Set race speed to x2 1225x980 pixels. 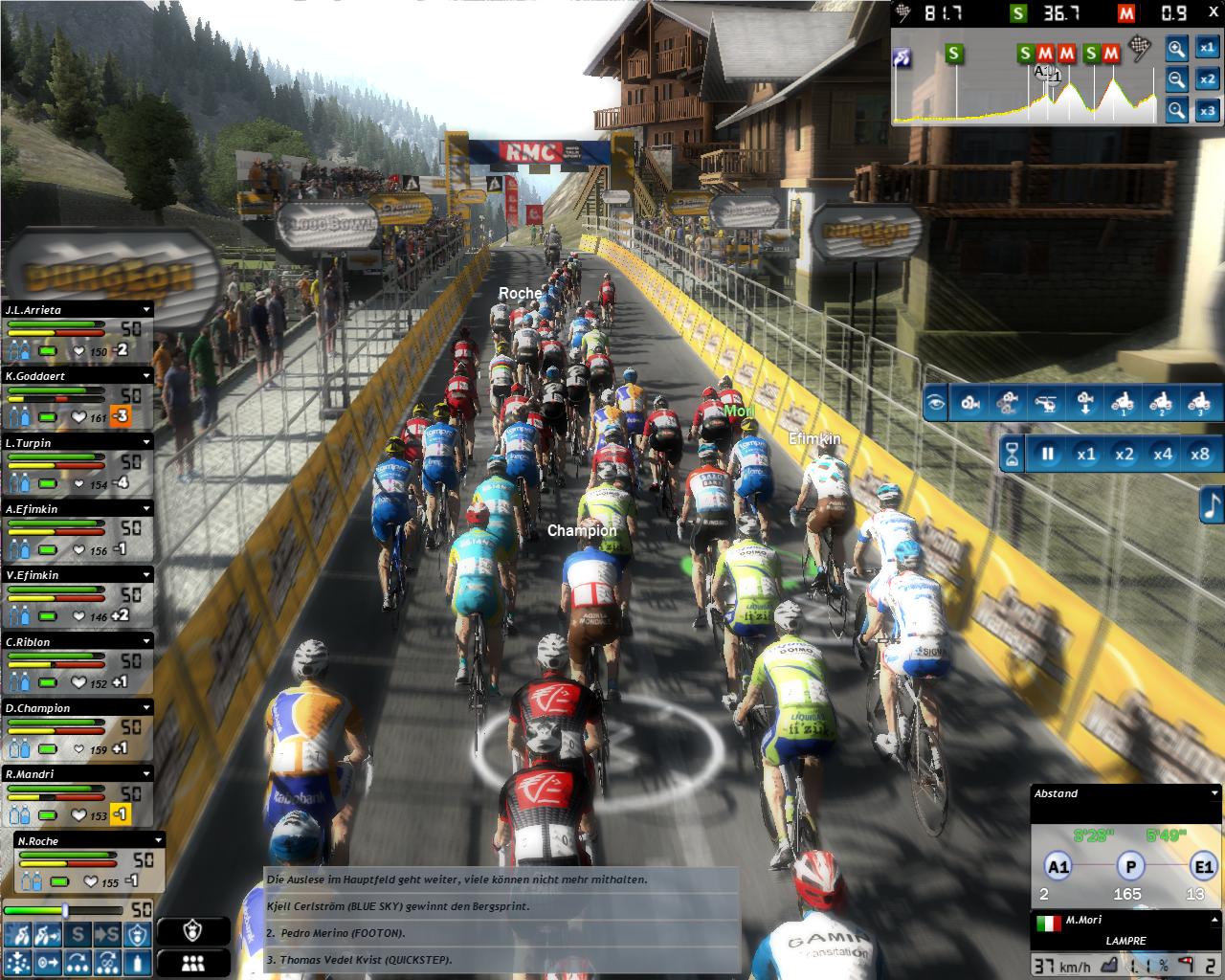click(x=1124, y=454)
